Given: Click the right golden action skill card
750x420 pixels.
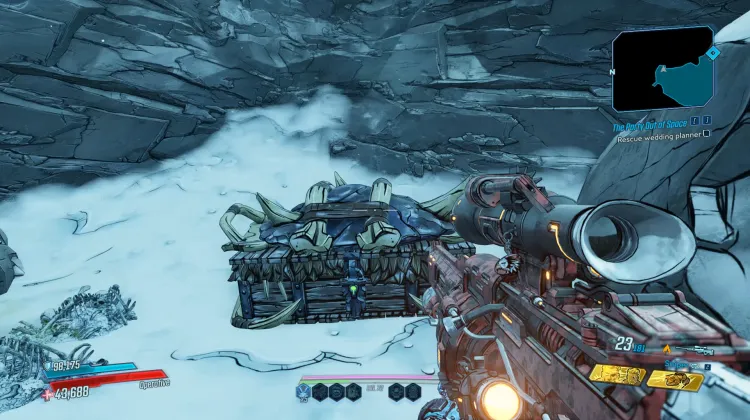Looking at the screenshot, I should pos(676,379).
